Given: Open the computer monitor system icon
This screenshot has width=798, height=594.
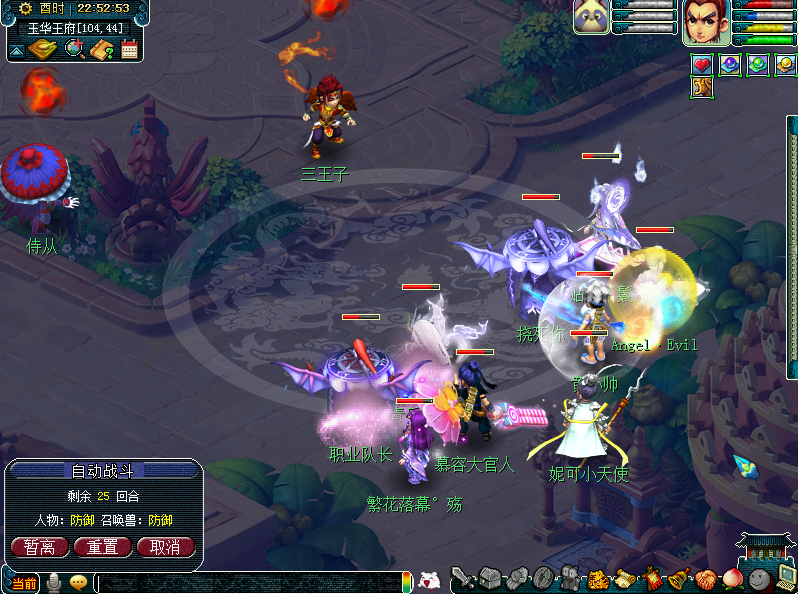Looking at the screenshot, I should tap(786, 577).
